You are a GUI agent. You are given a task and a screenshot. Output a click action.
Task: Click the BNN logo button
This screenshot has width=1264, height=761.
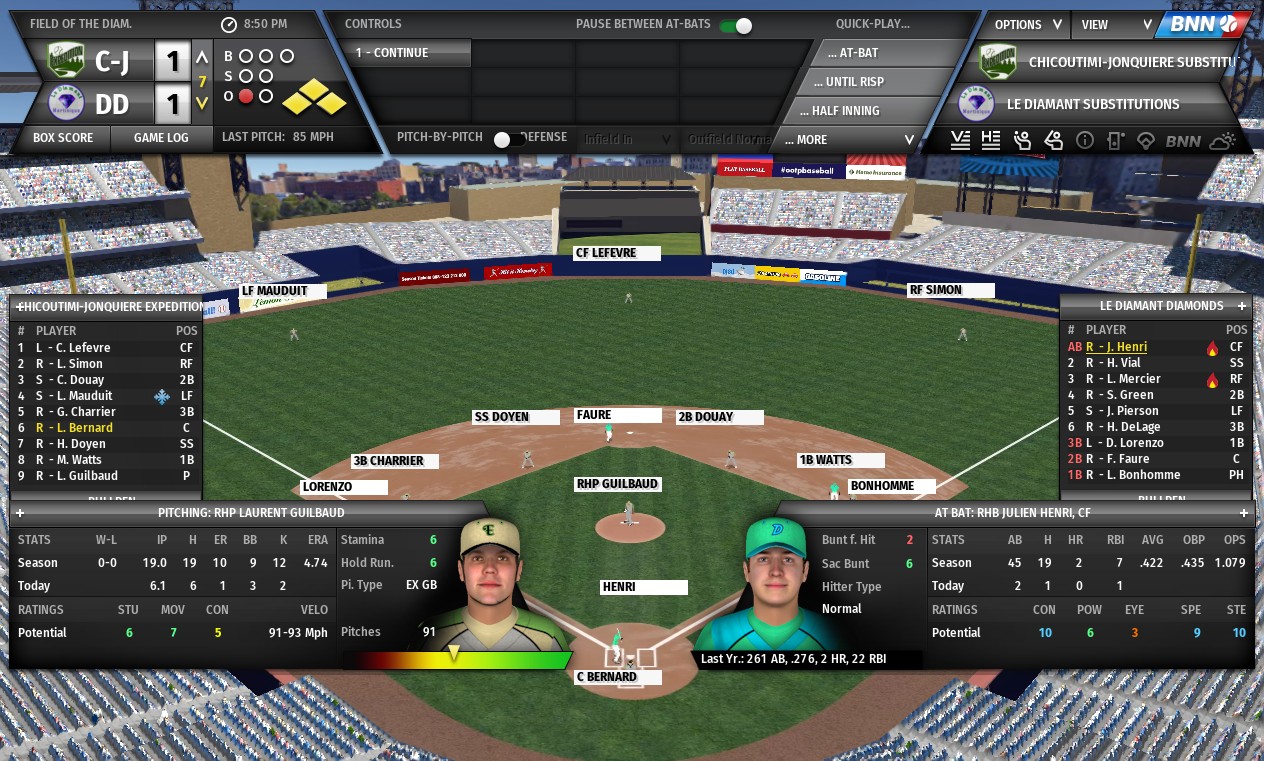click(1202, 25)
